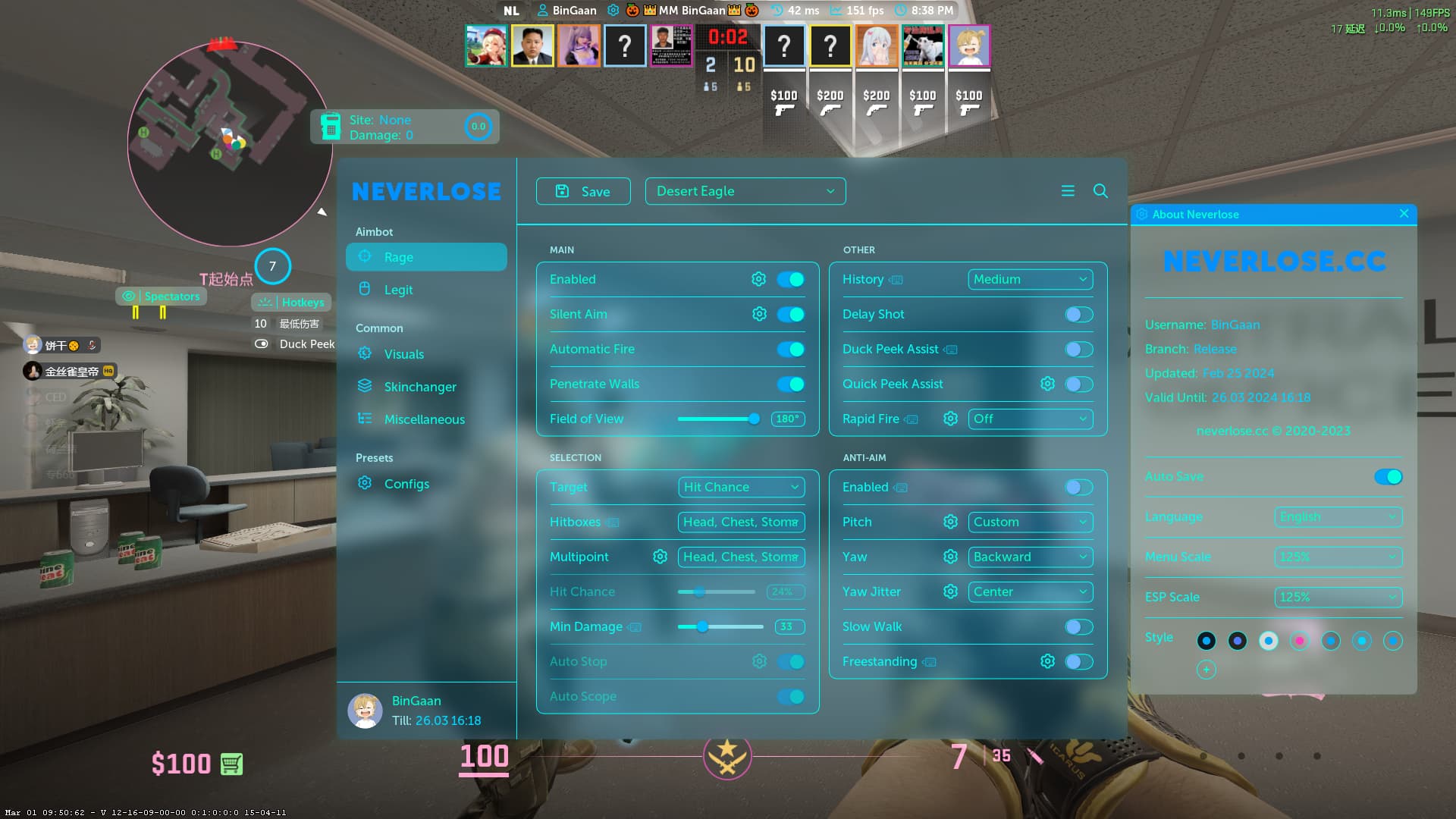Open the History dropdown set to Medium
This screenshot has width=1456, height=819.
(1030, 279)
